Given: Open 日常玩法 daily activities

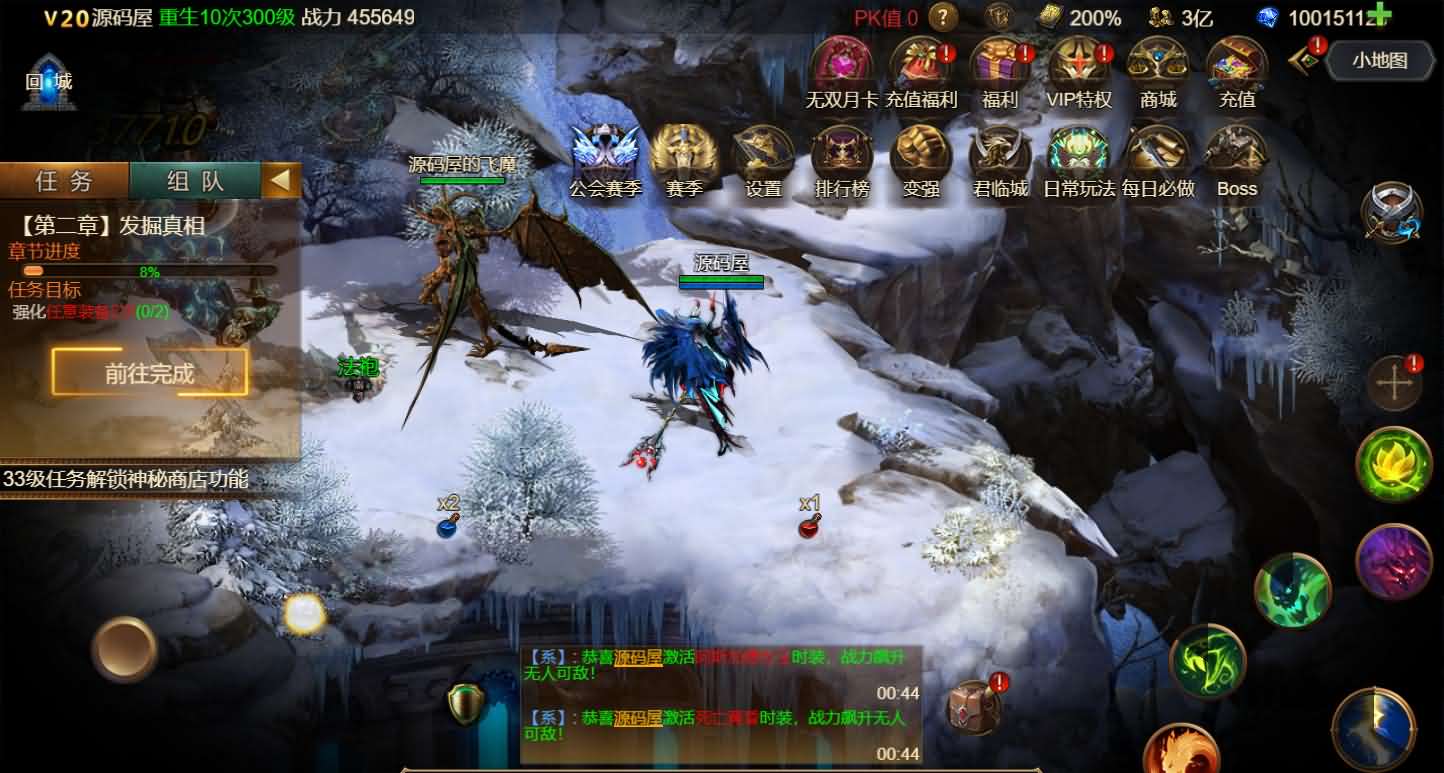Looking at the screenshot, I should point(1079,156).
